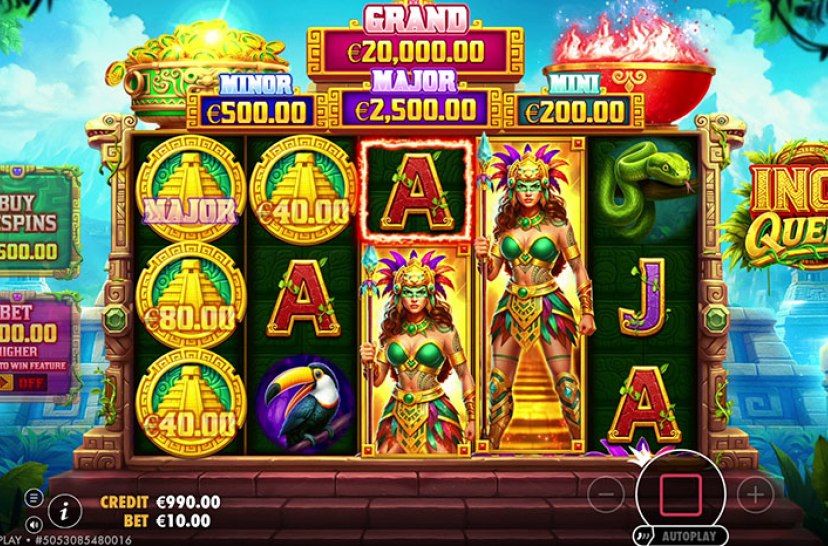This screenshot has width=828, height=546.
Task: Open the game info paytable
Action: 64,511
